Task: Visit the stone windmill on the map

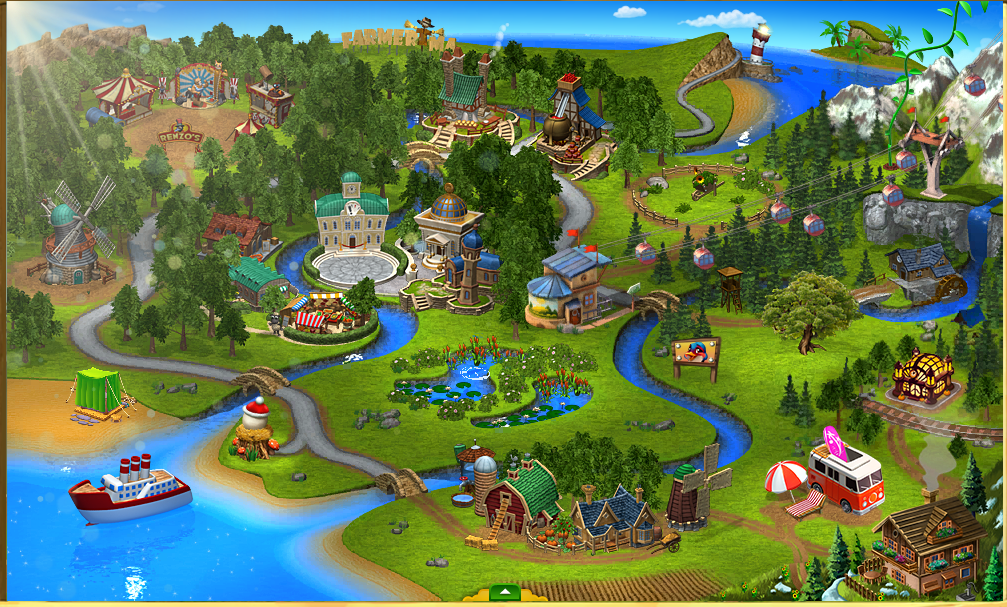Action: point(72,238)
